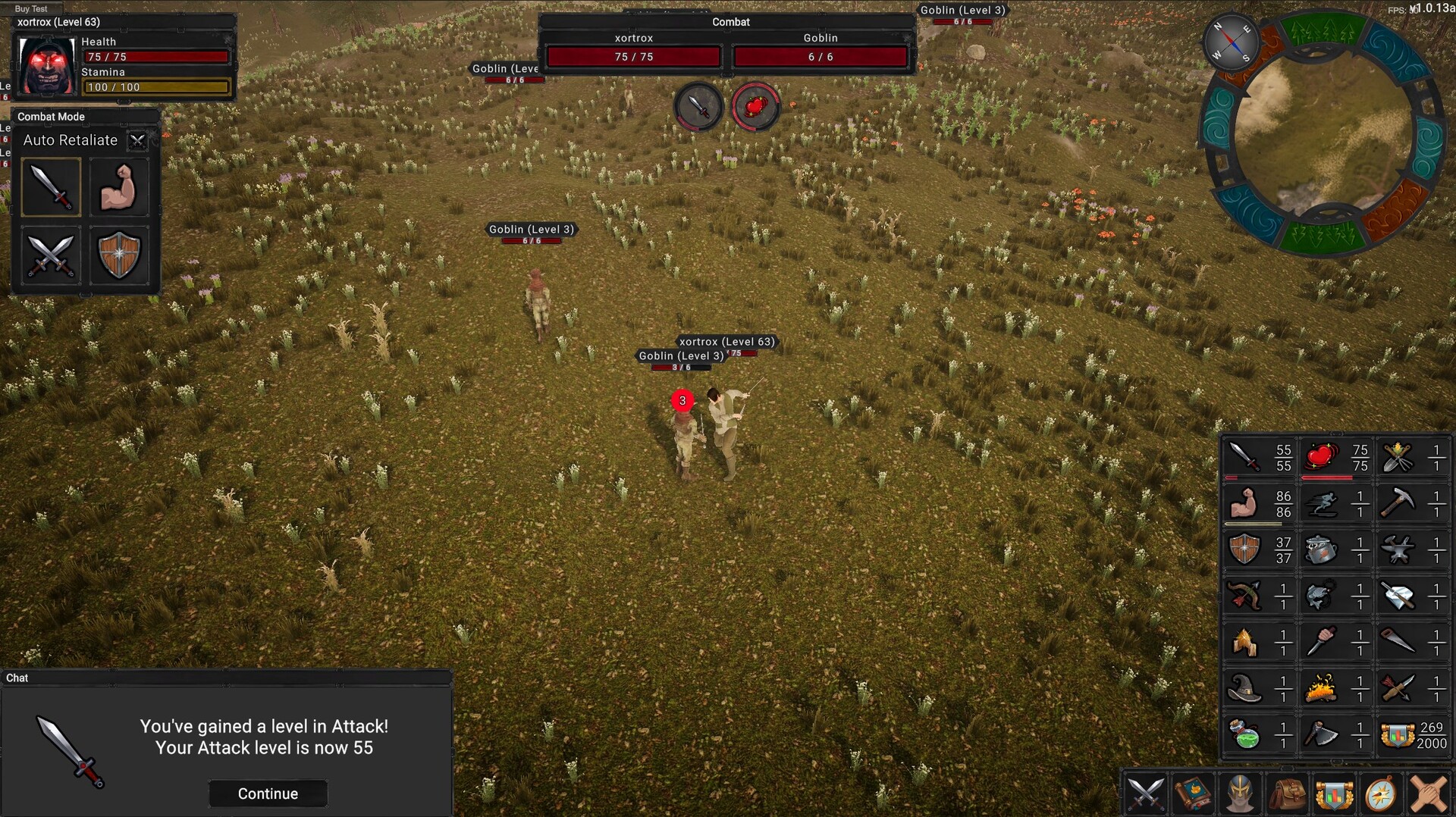Select the Fishing skill icon
The image size is (1456, 817).
(x=1321, y=594)
